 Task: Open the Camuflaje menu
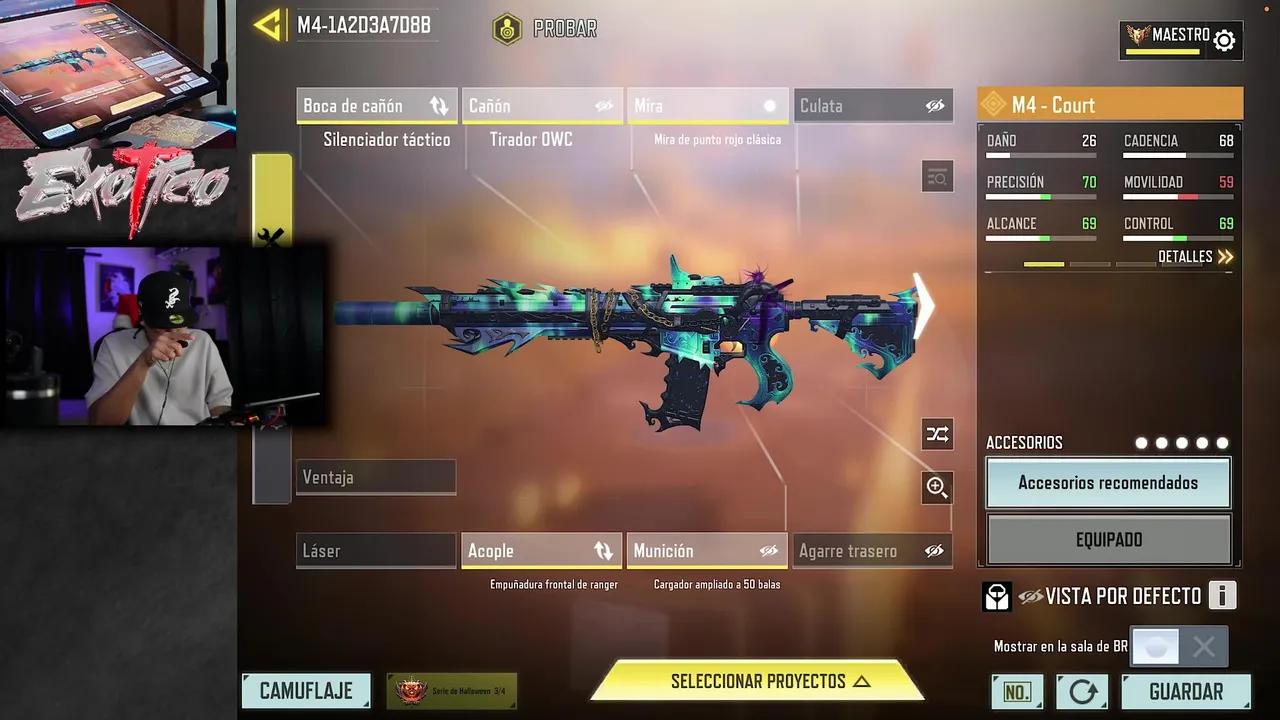coord(306,691)
